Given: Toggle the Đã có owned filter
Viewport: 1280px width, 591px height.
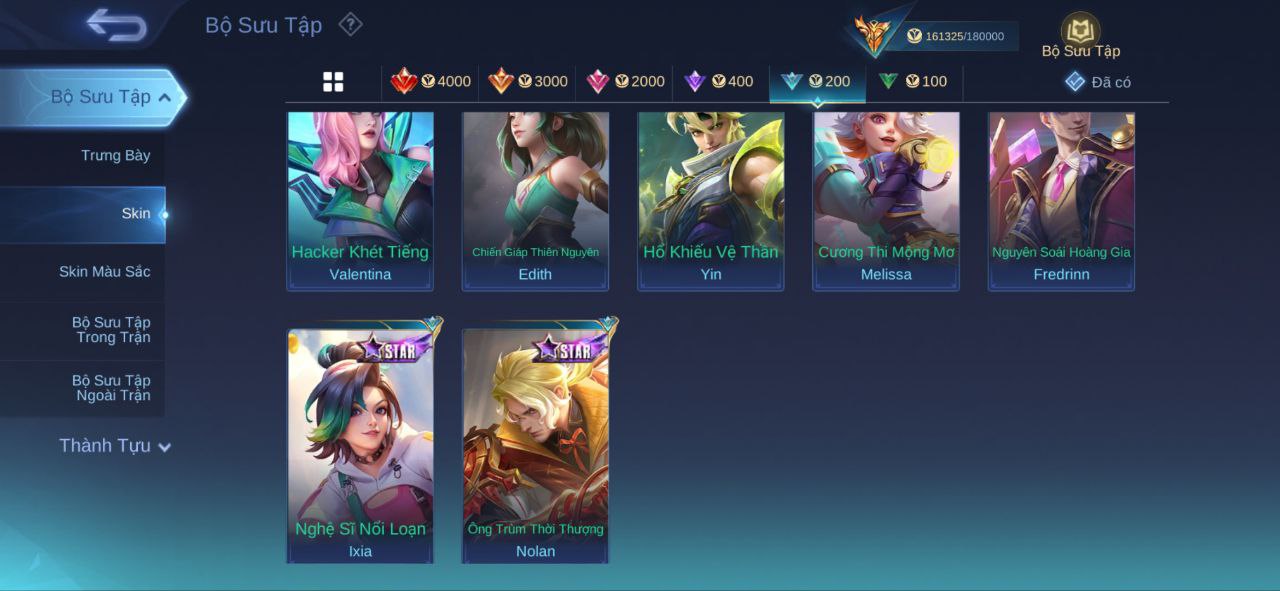Looking at the screenshot, I should pyautogui.click(x=1098, y=82).
